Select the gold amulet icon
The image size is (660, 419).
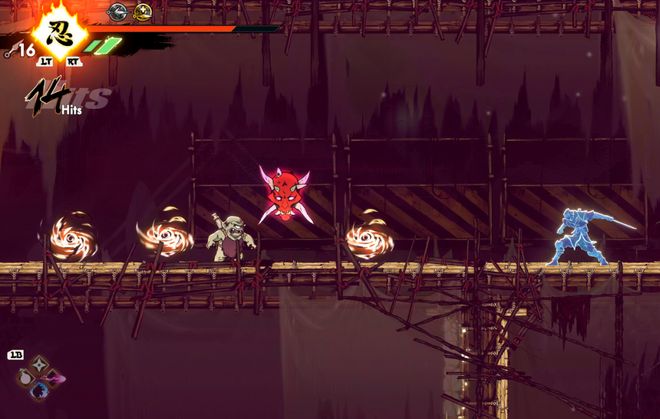click(x=143, y=12)
